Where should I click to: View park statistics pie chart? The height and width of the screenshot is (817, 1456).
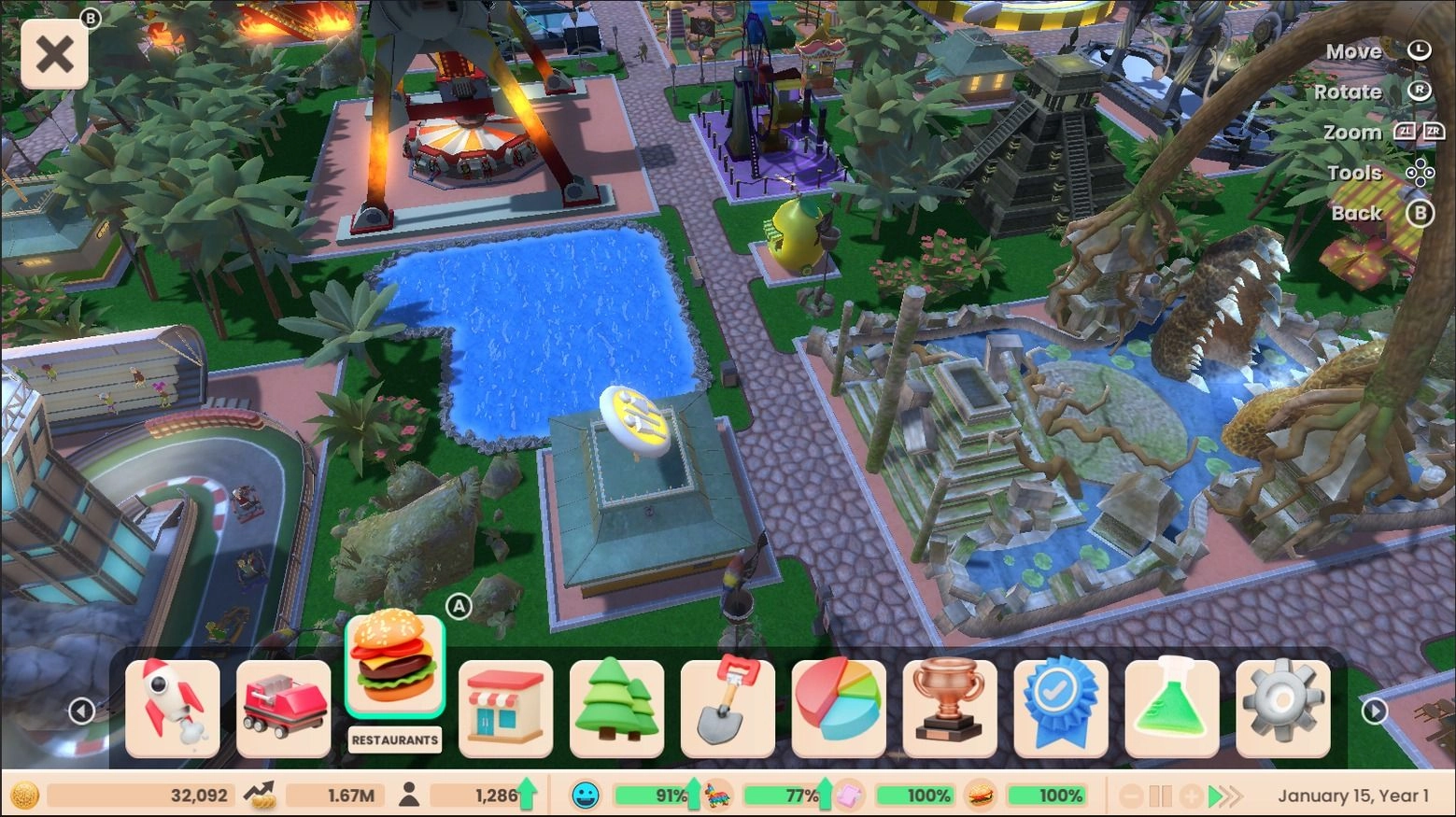pos(839,707)
